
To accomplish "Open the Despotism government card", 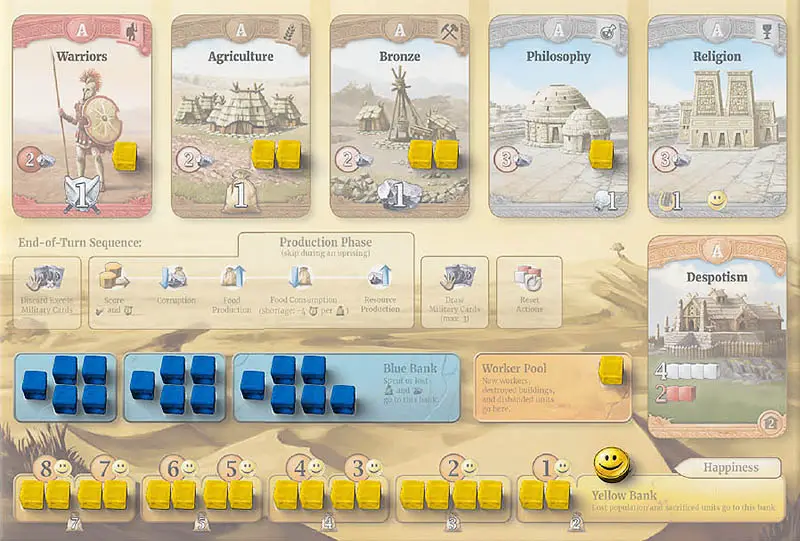I will point(718,335).
